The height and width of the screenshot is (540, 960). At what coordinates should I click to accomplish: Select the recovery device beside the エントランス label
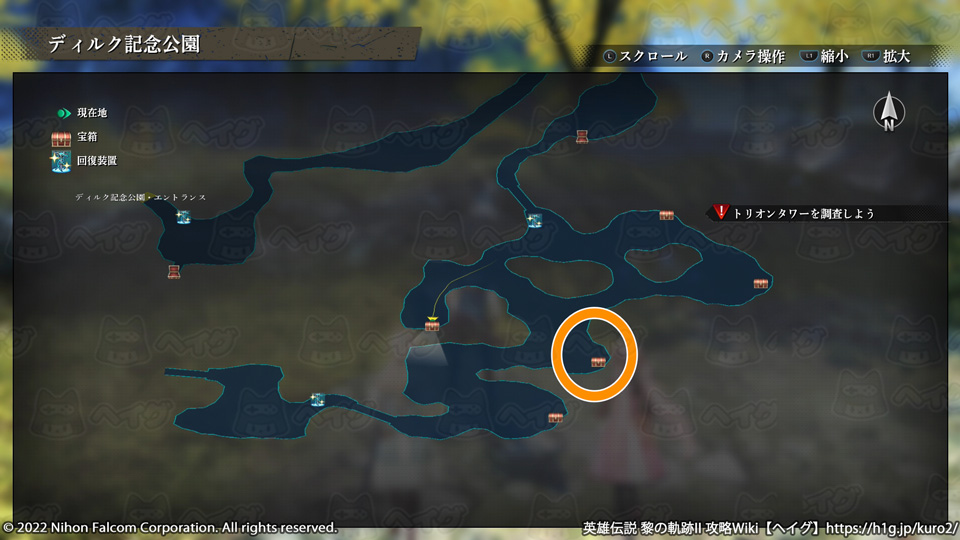point(184,216)
